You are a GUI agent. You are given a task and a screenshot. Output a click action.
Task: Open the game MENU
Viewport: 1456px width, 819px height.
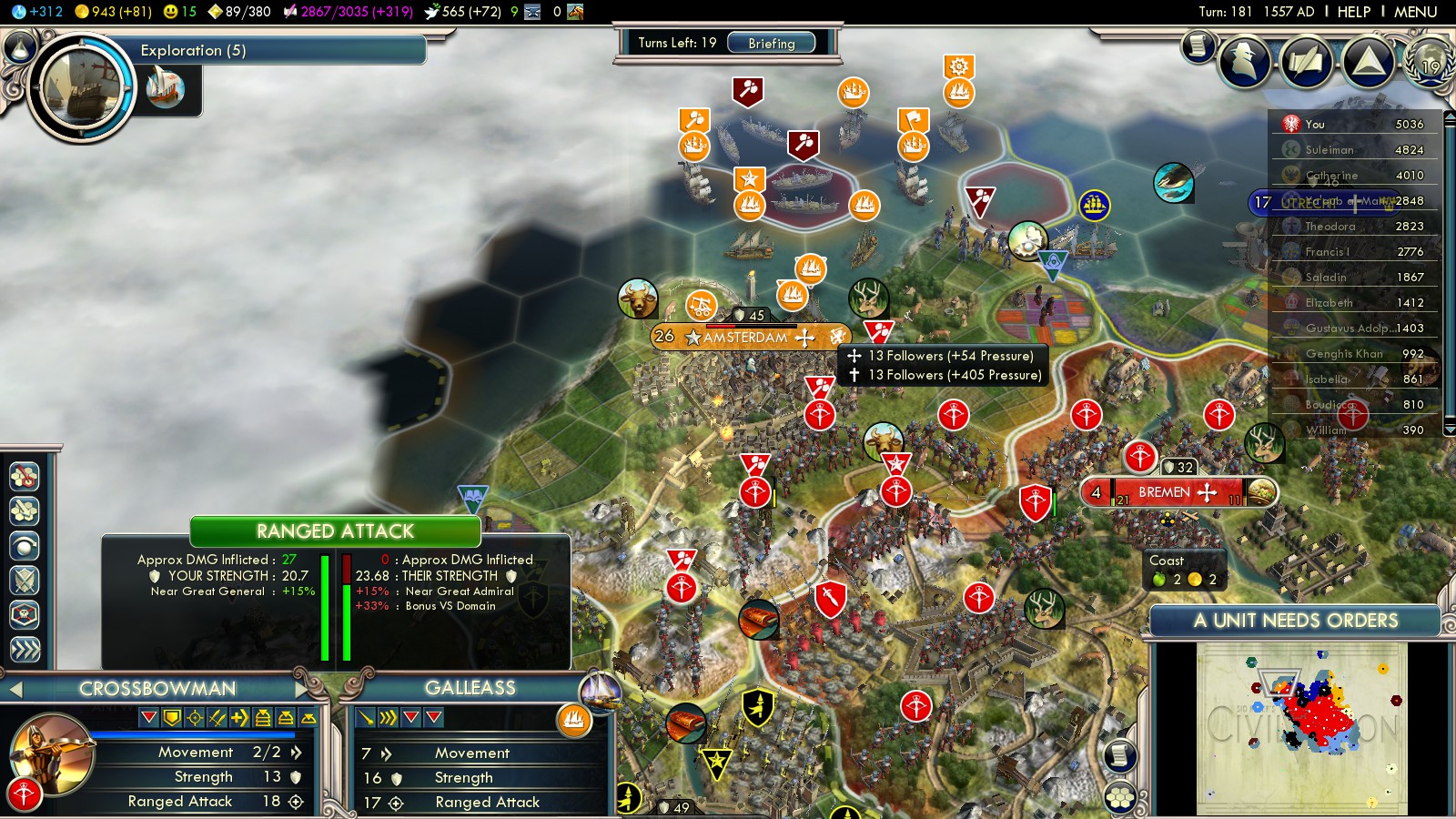(x=1415, y=12)
